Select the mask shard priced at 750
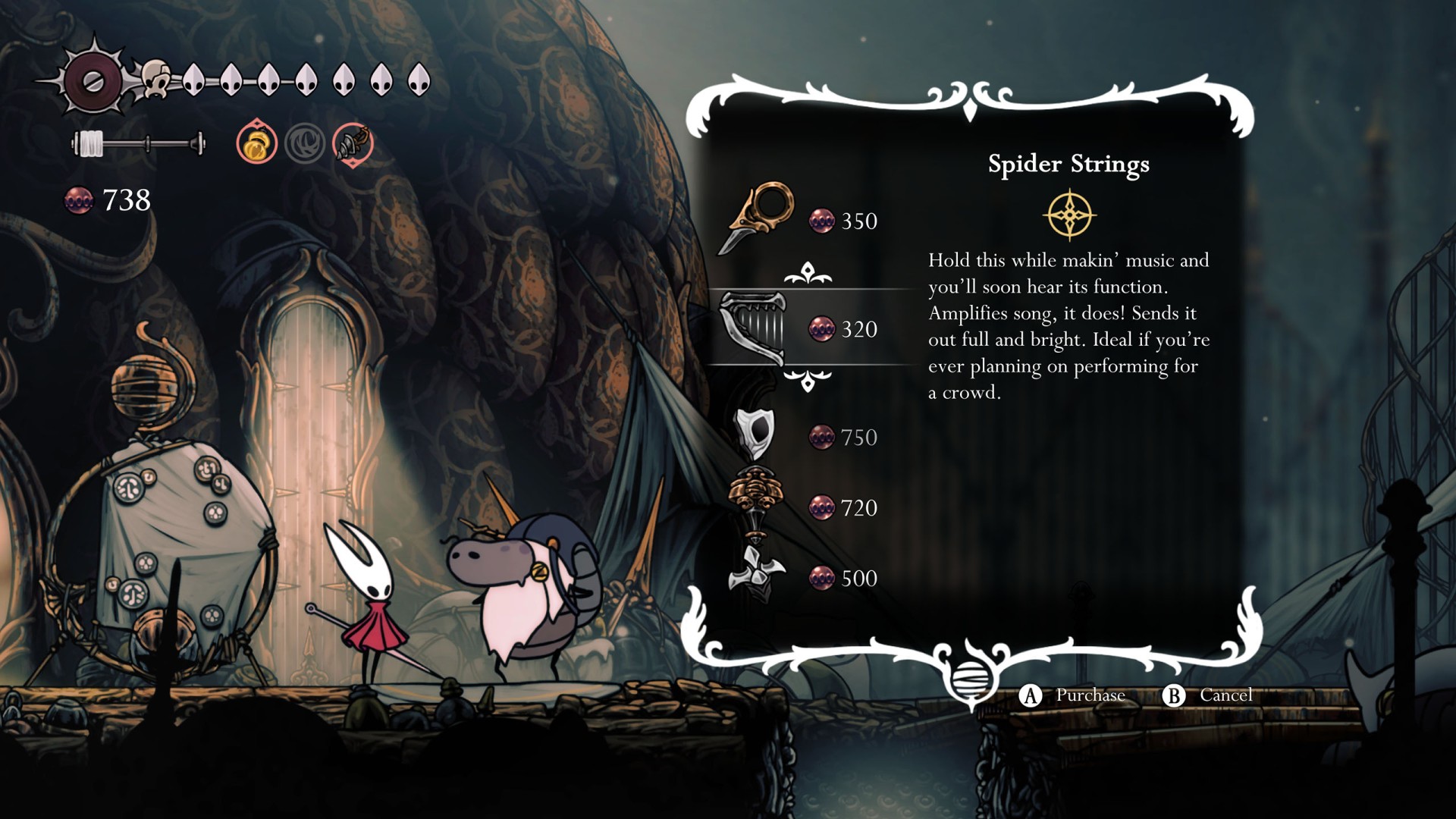1456x819 pixels. point(755,434)
